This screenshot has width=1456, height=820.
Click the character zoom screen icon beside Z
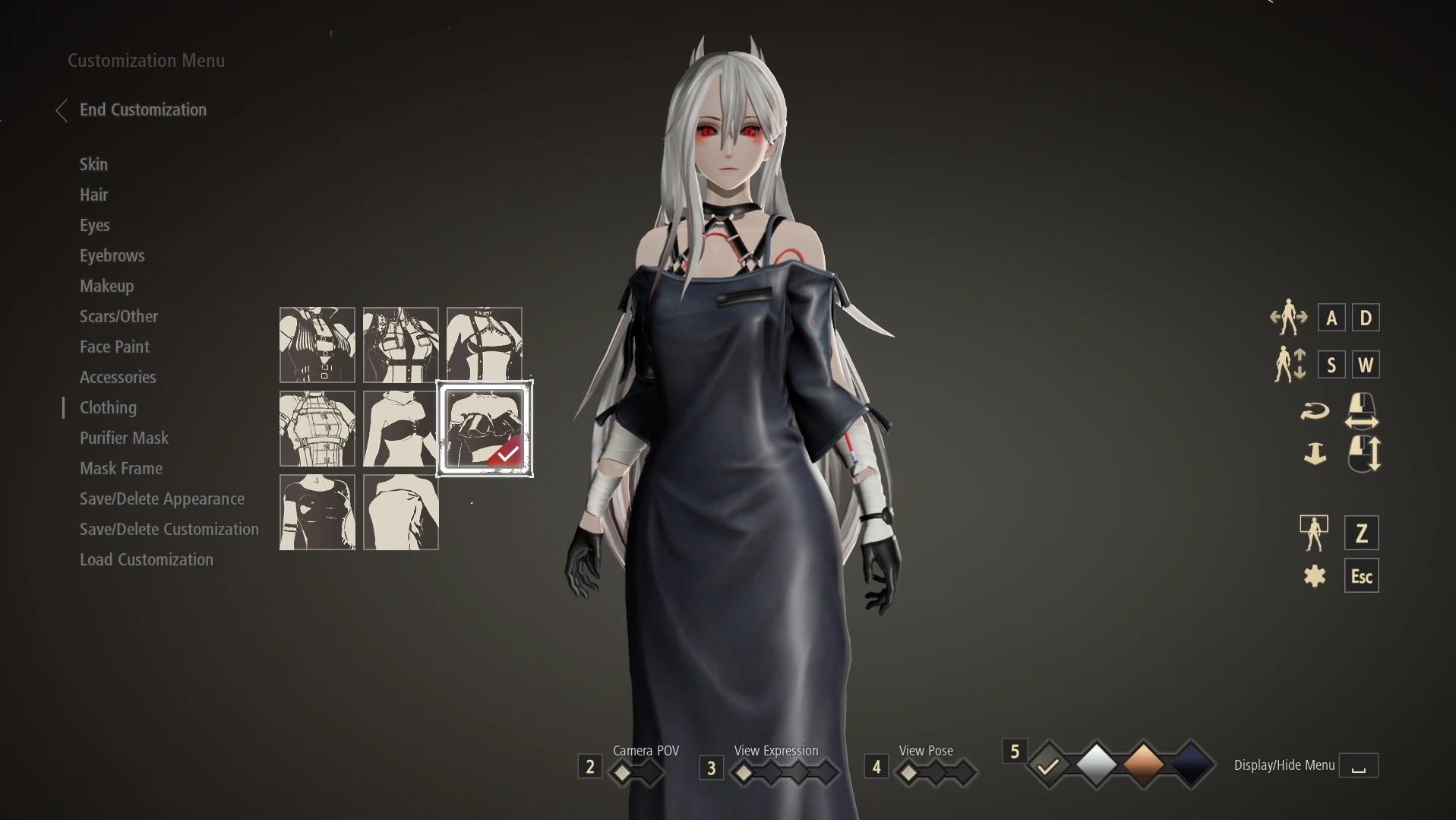click(x=1315, y=532)
